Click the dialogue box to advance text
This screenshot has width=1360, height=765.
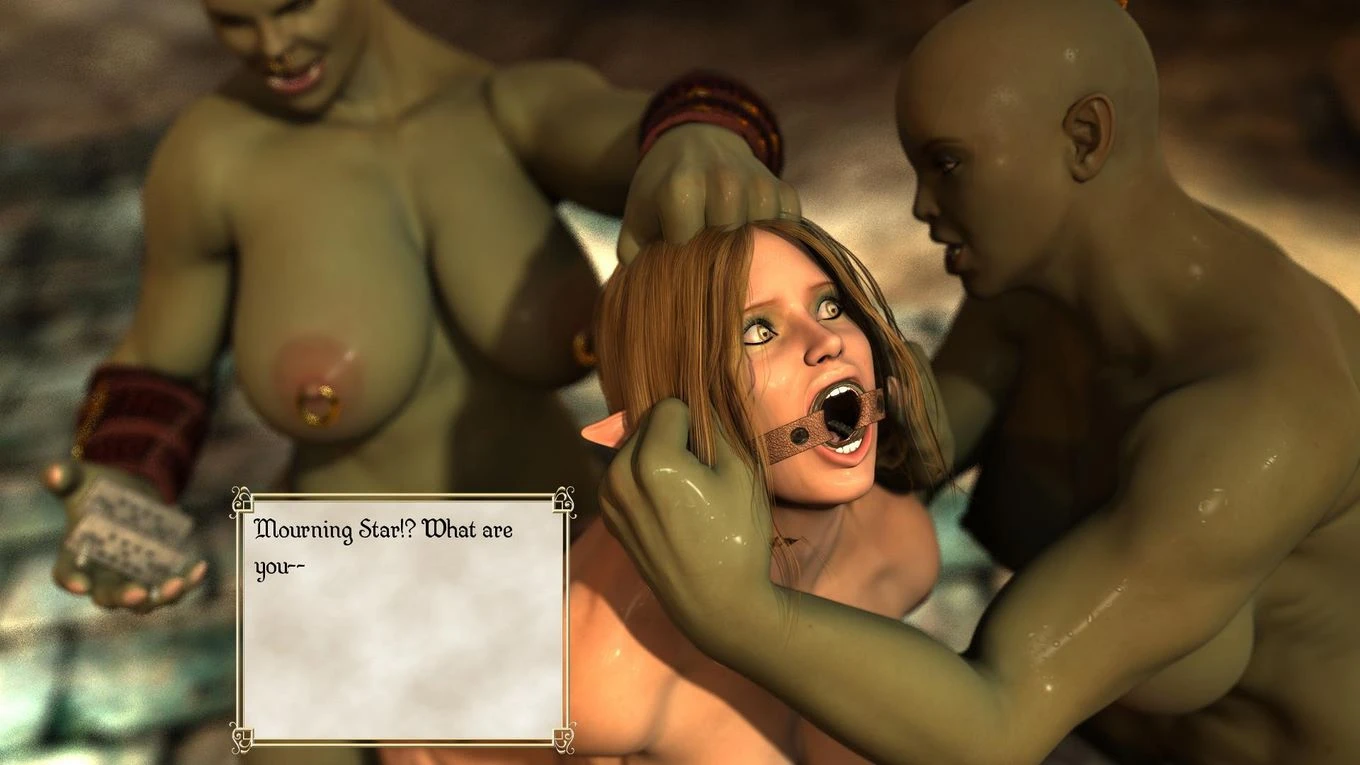tap(400, 620)
